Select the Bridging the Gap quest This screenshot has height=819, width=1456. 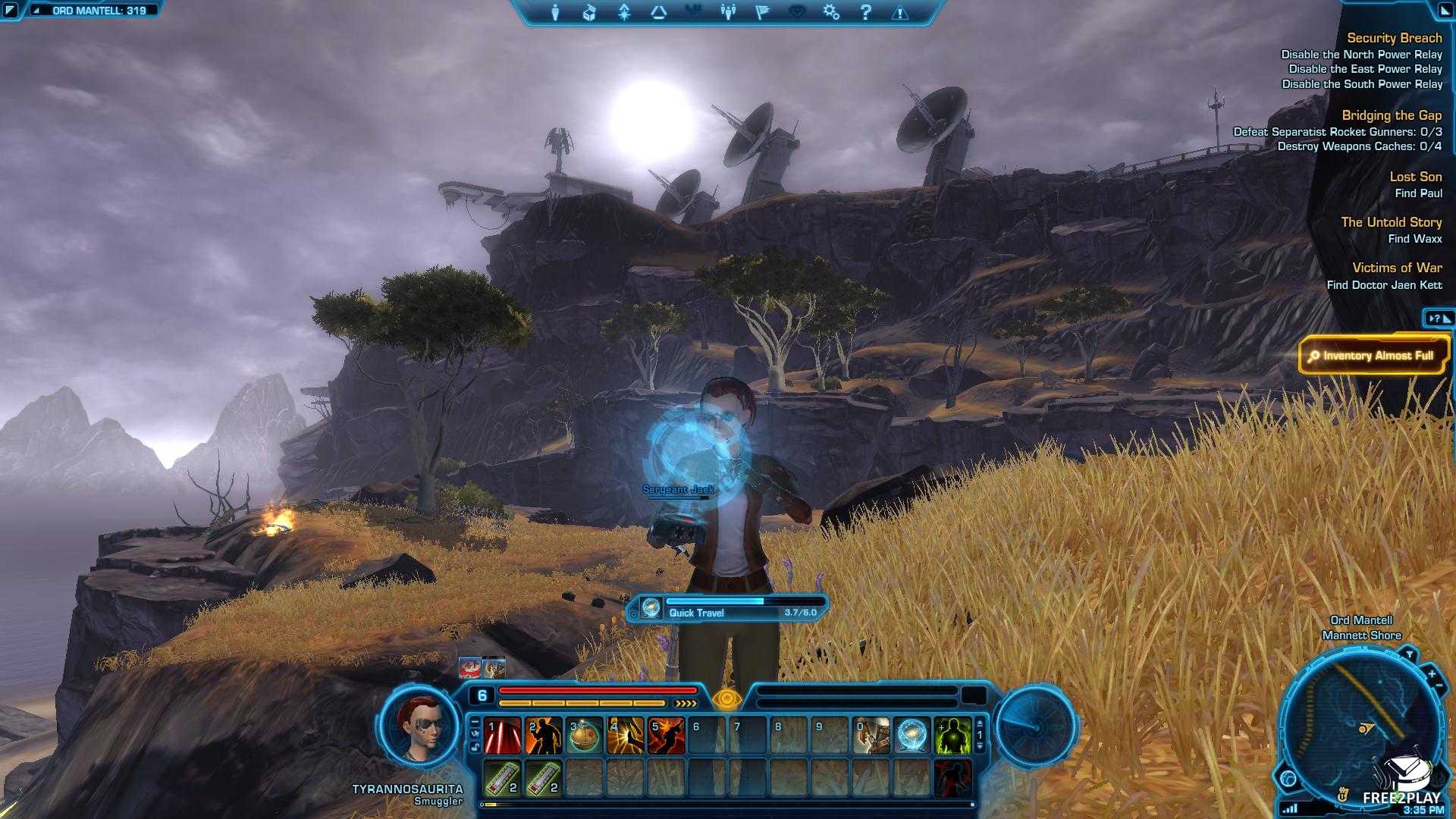click(1392, 115)
